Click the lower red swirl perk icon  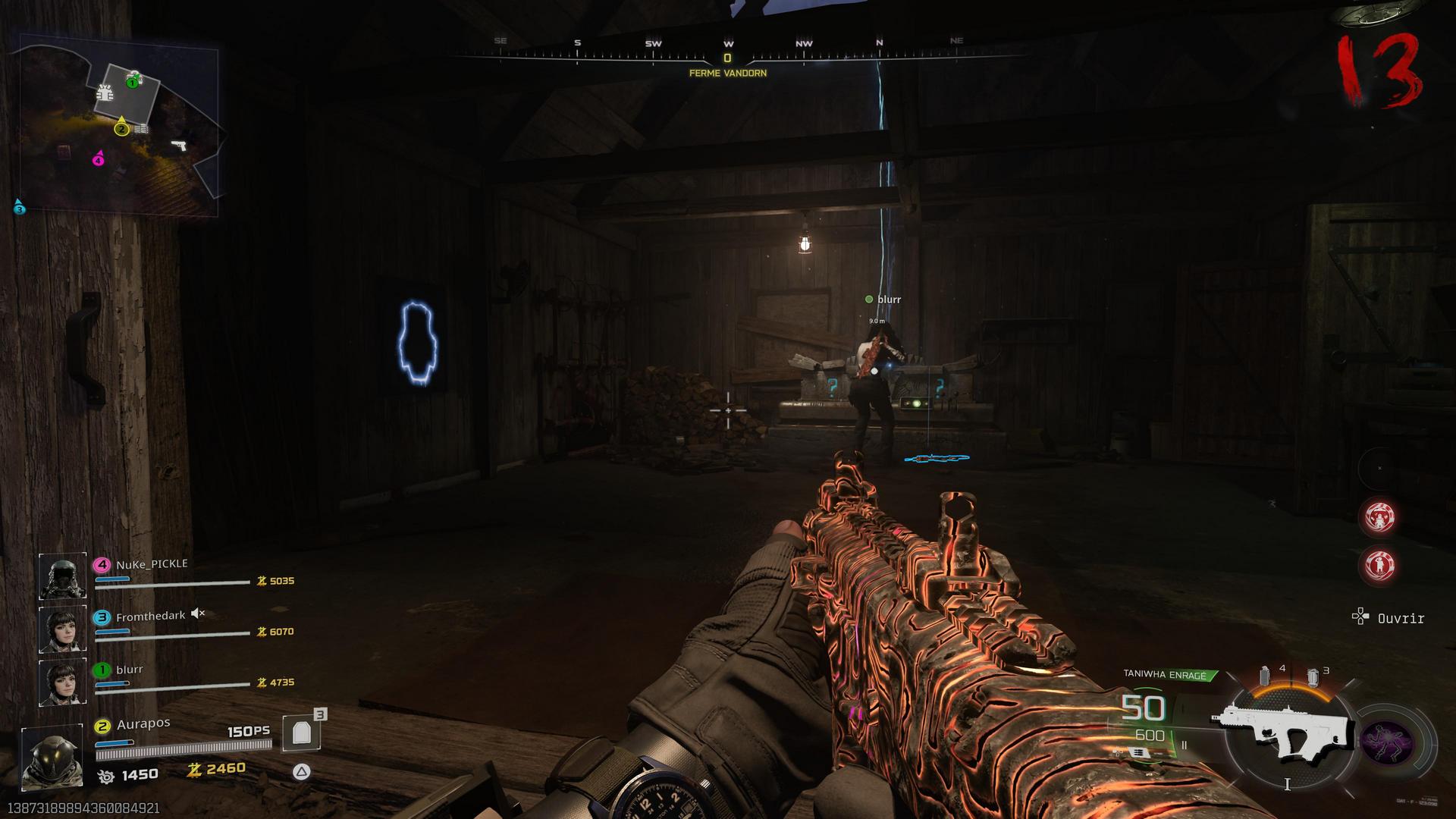[x=1379, y=566]
